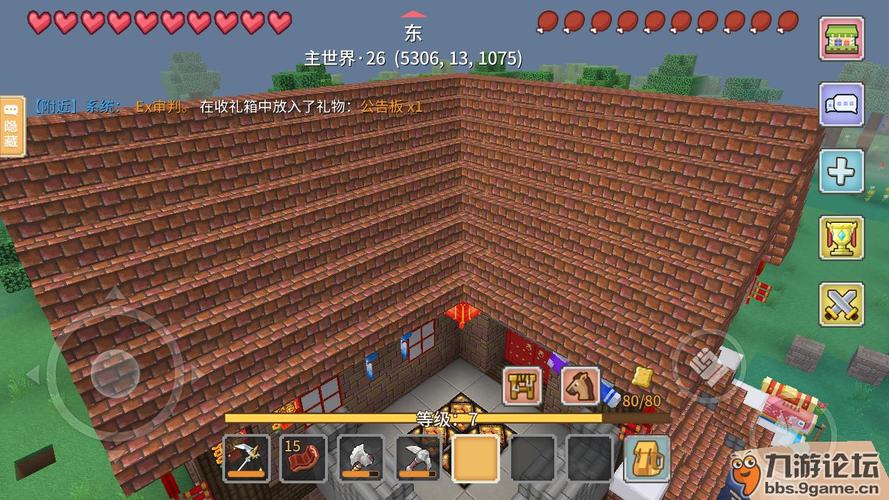Open the shop storefront icon
Screen dimensions: 889x500
click(x=841, y=38)
